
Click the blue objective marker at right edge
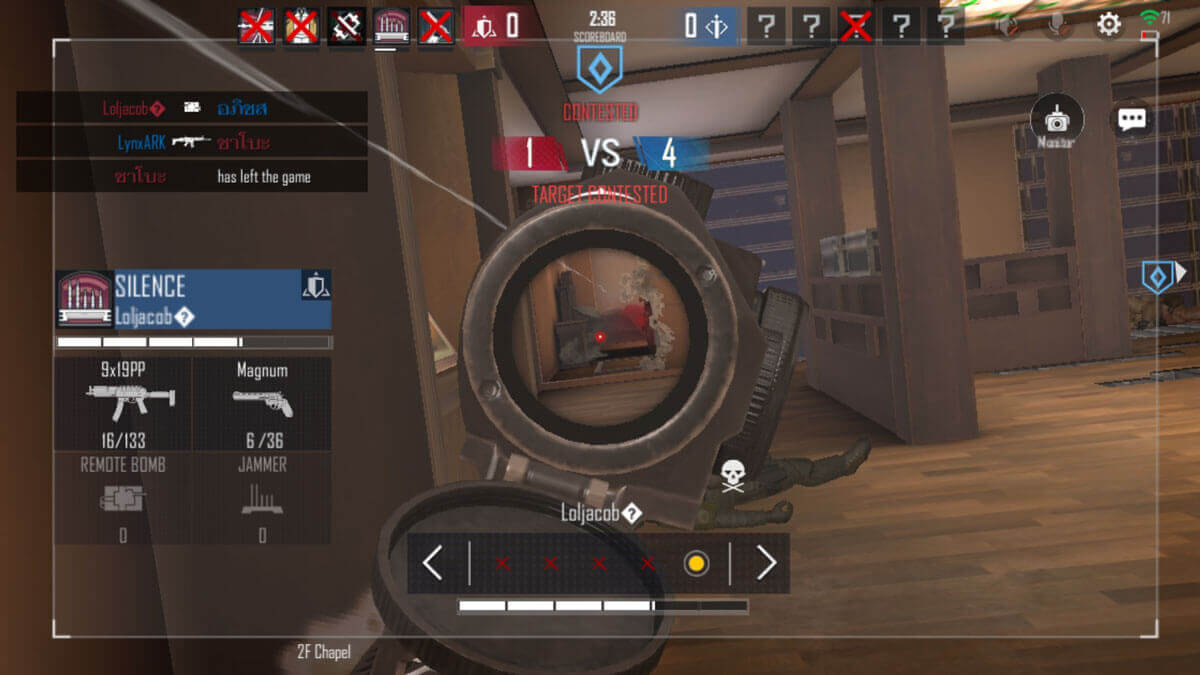[x=1159, y=275]
